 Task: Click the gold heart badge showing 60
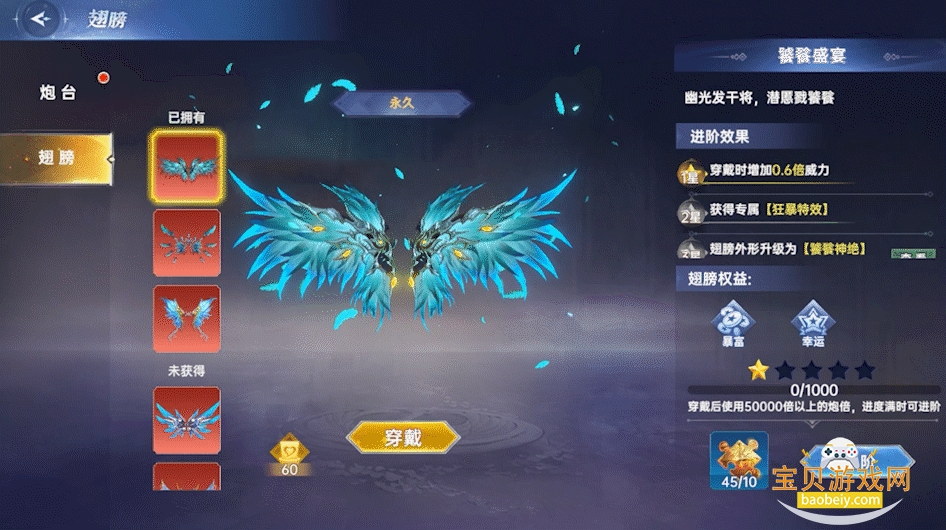click(288, 452)
